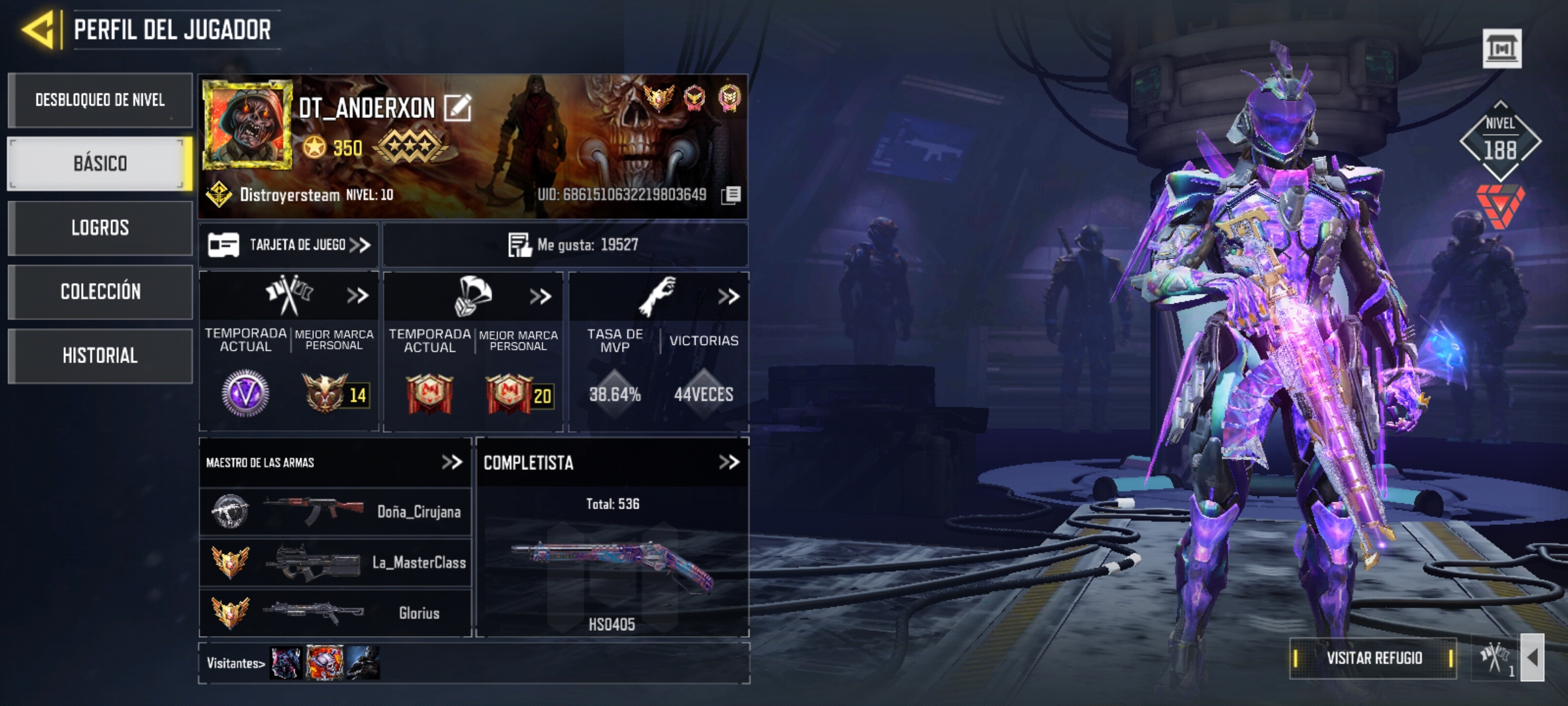
Task: Expand the MVP rate and victories panel
Action: (x=728, y=297)
